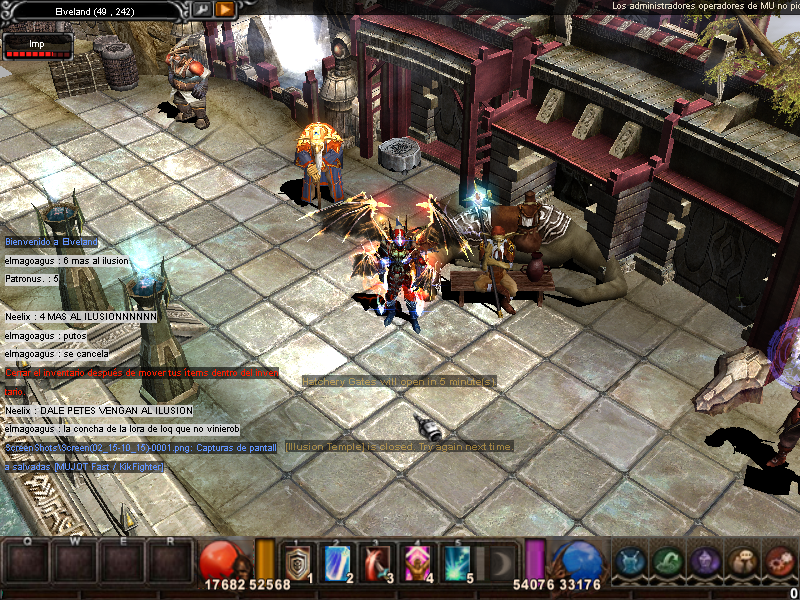Activate the shield skill in slot 1

[297, 562]
